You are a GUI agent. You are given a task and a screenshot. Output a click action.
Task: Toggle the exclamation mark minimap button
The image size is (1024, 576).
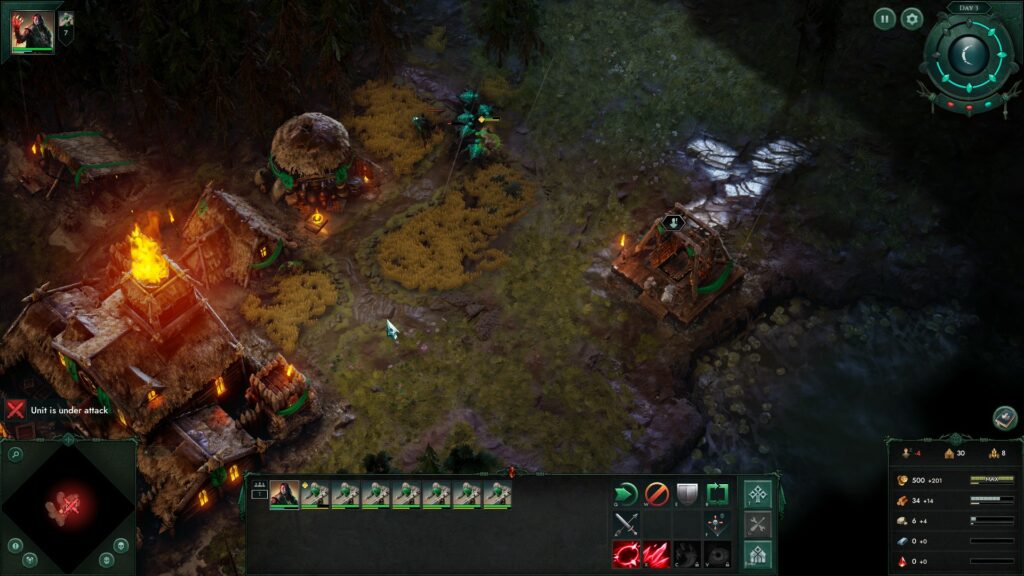(x=15, y=545)
